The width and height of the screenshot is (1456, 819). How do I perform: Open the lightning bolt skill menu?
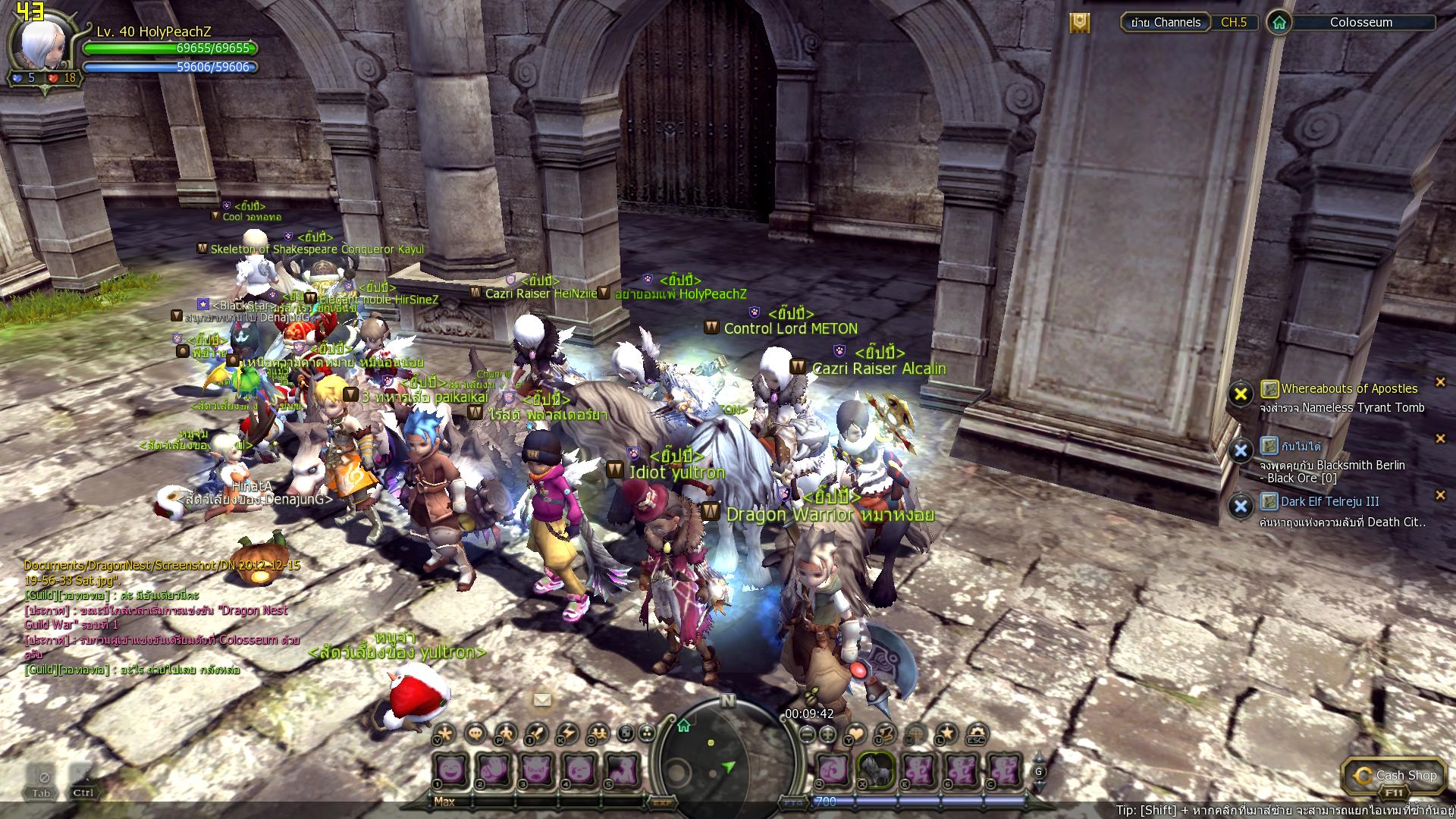click(x=568, y=733)
